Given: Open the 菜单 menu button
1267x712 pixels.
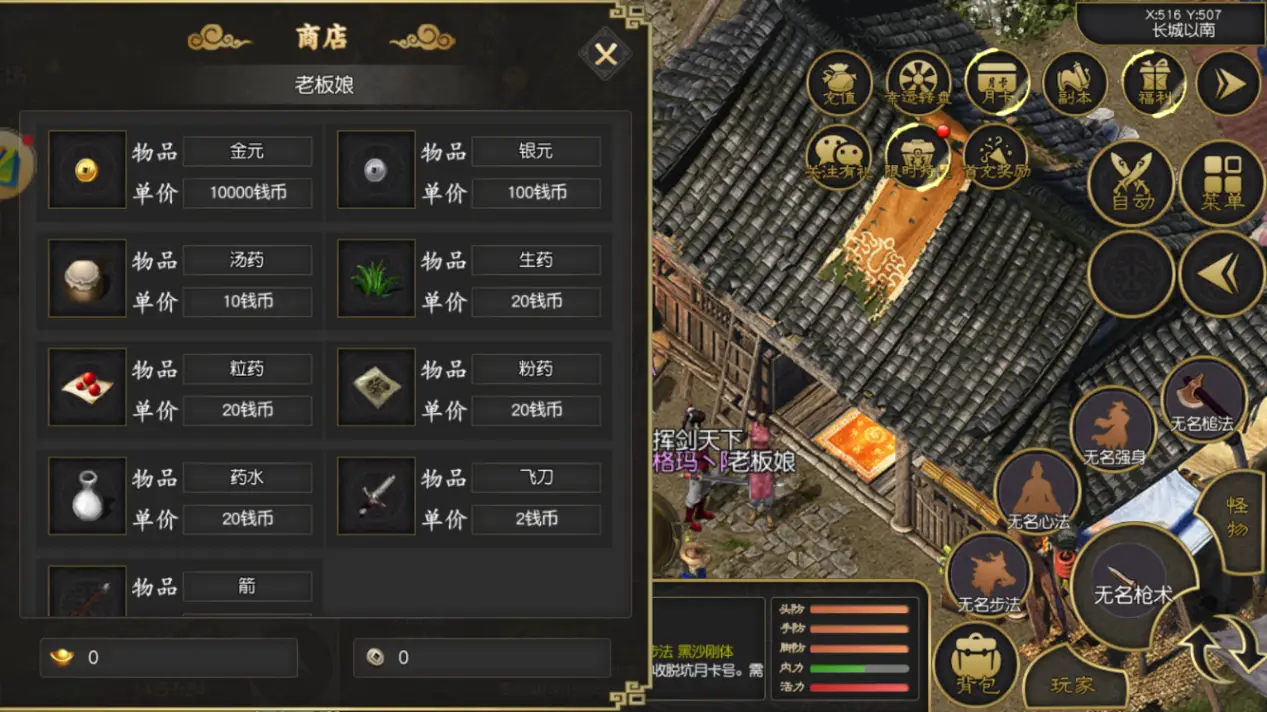Looking at the screenshot, I should pos(1222,184).
